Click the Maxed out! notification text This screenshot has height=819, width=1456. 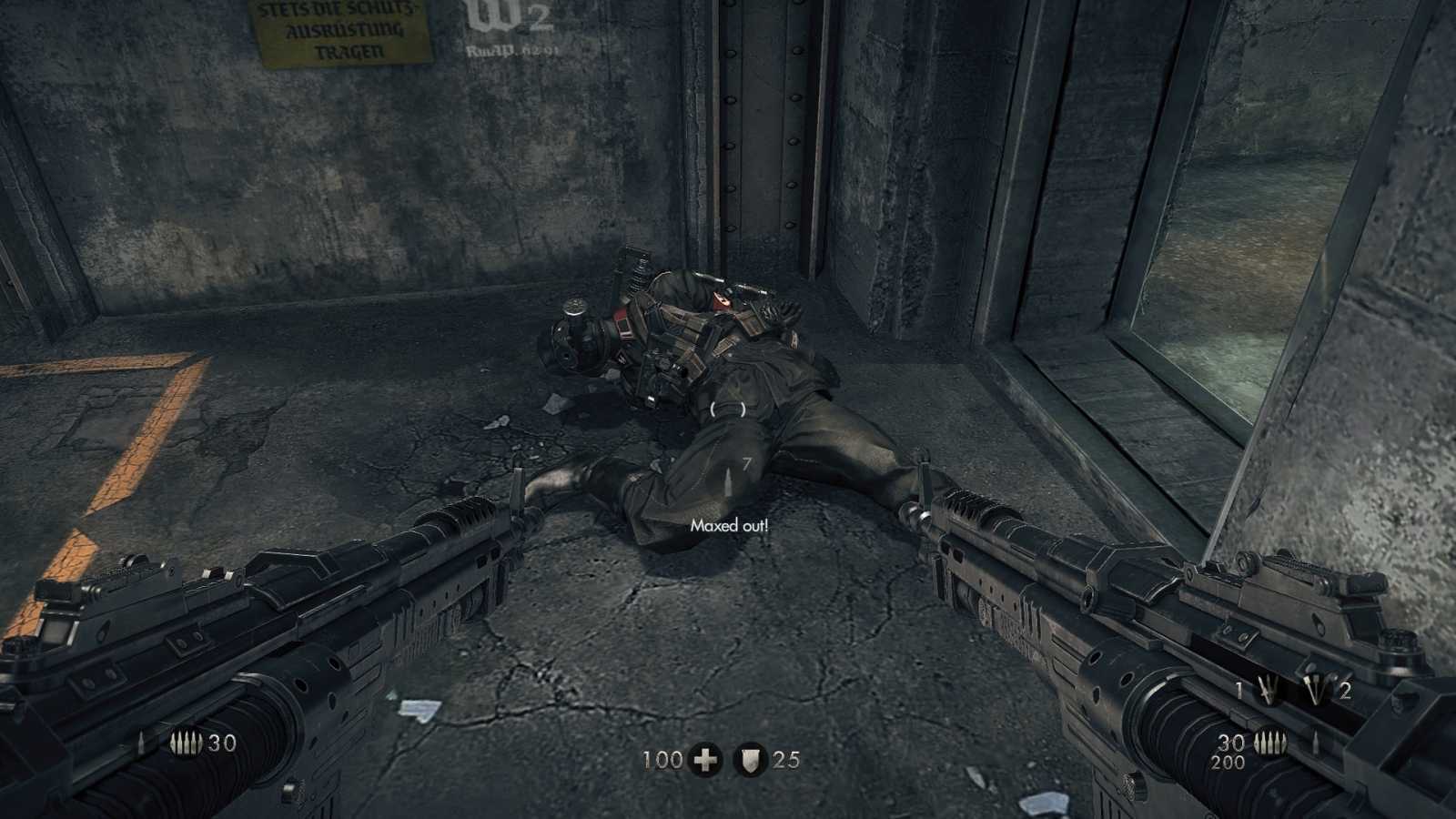pos(731,525)
